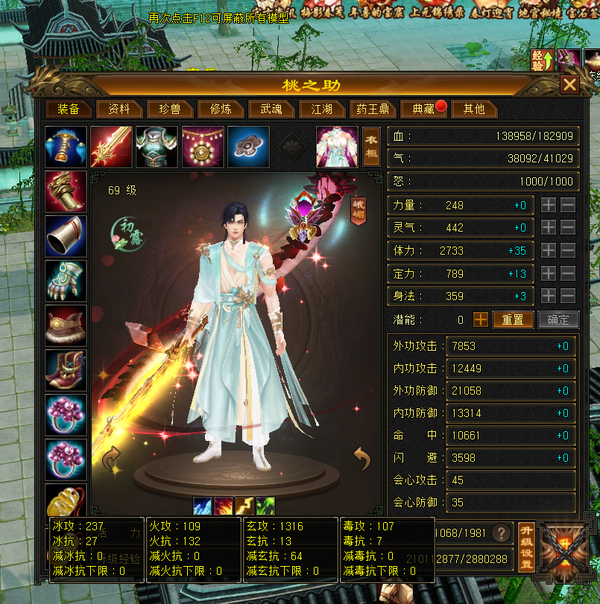The image size is (600, 604).
Task: Select the pink dress fashion slot
Action: point(337,146)
